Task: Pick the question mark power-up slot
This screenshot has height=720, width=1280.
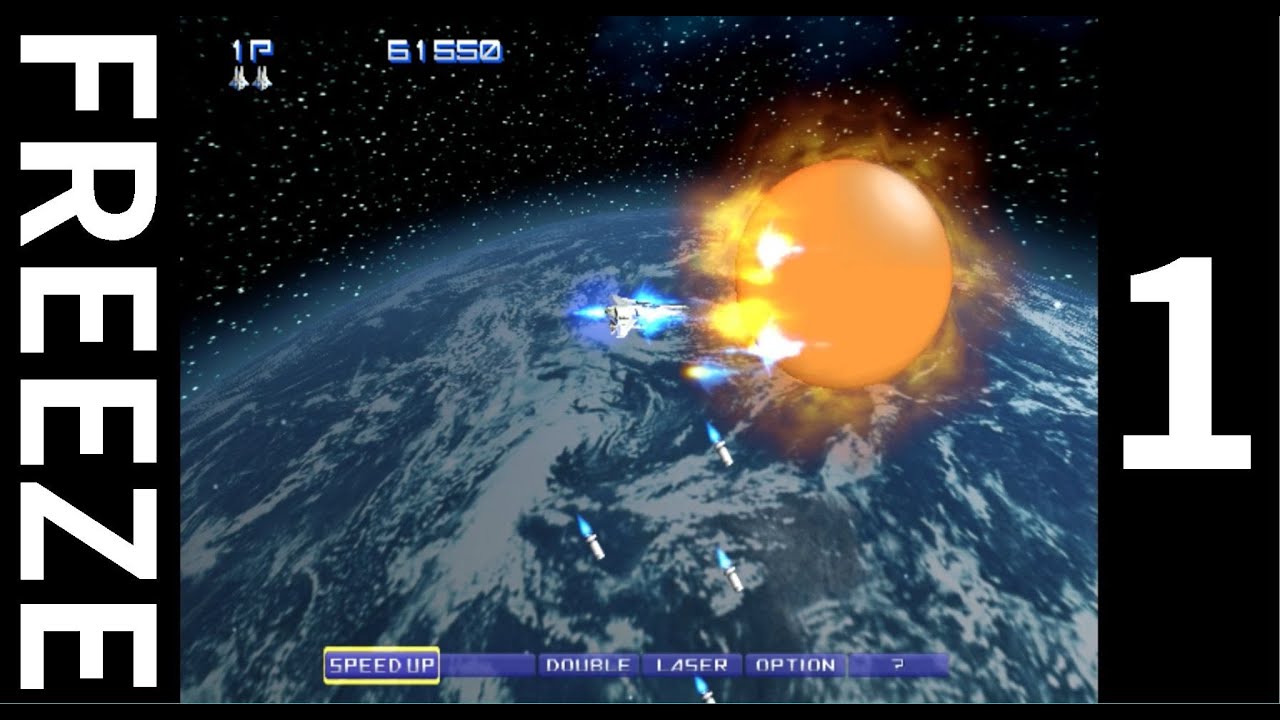Action: [898, 665]
